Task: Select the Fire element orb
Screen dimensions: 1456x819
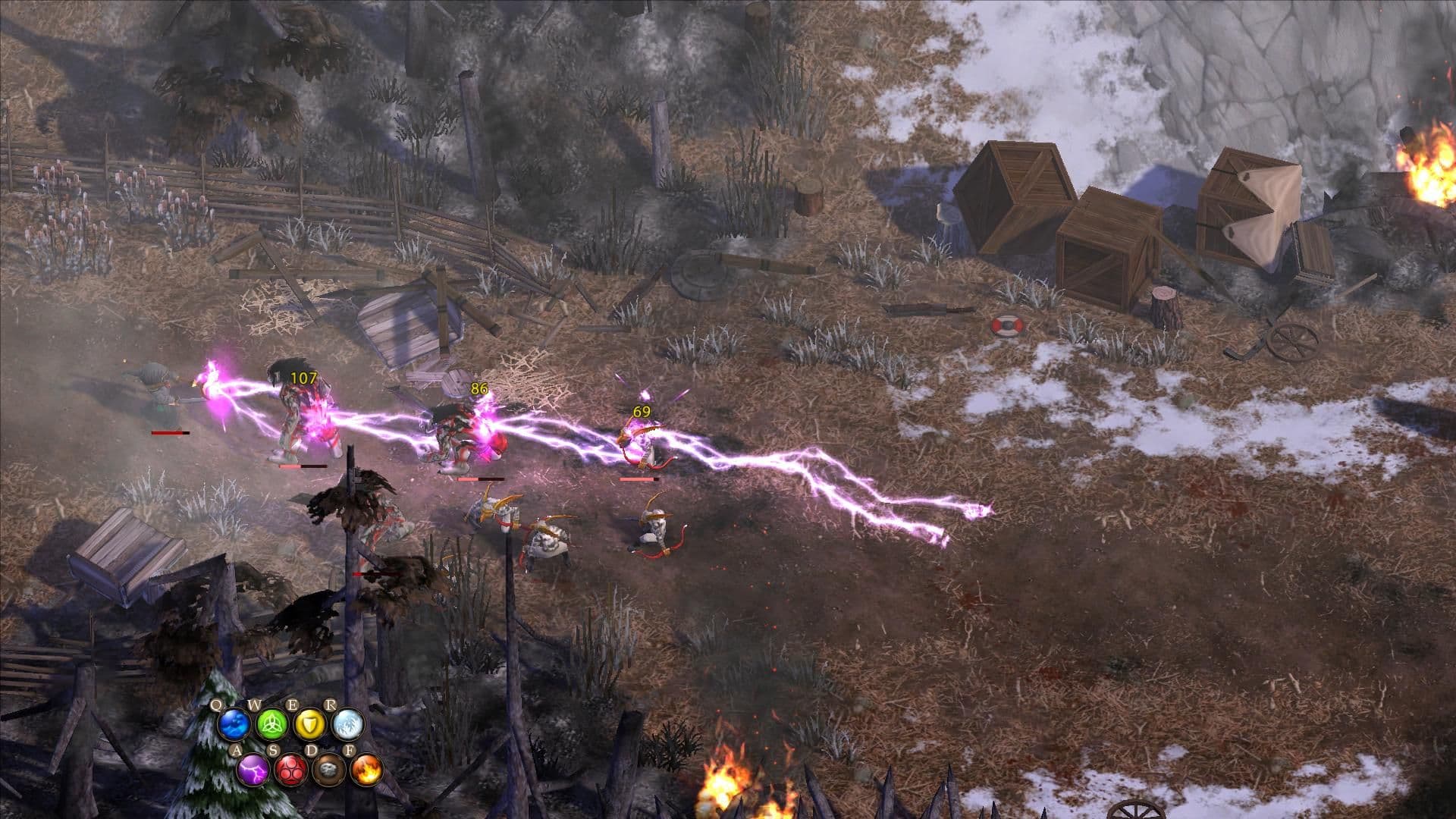Action: [367, 770]
